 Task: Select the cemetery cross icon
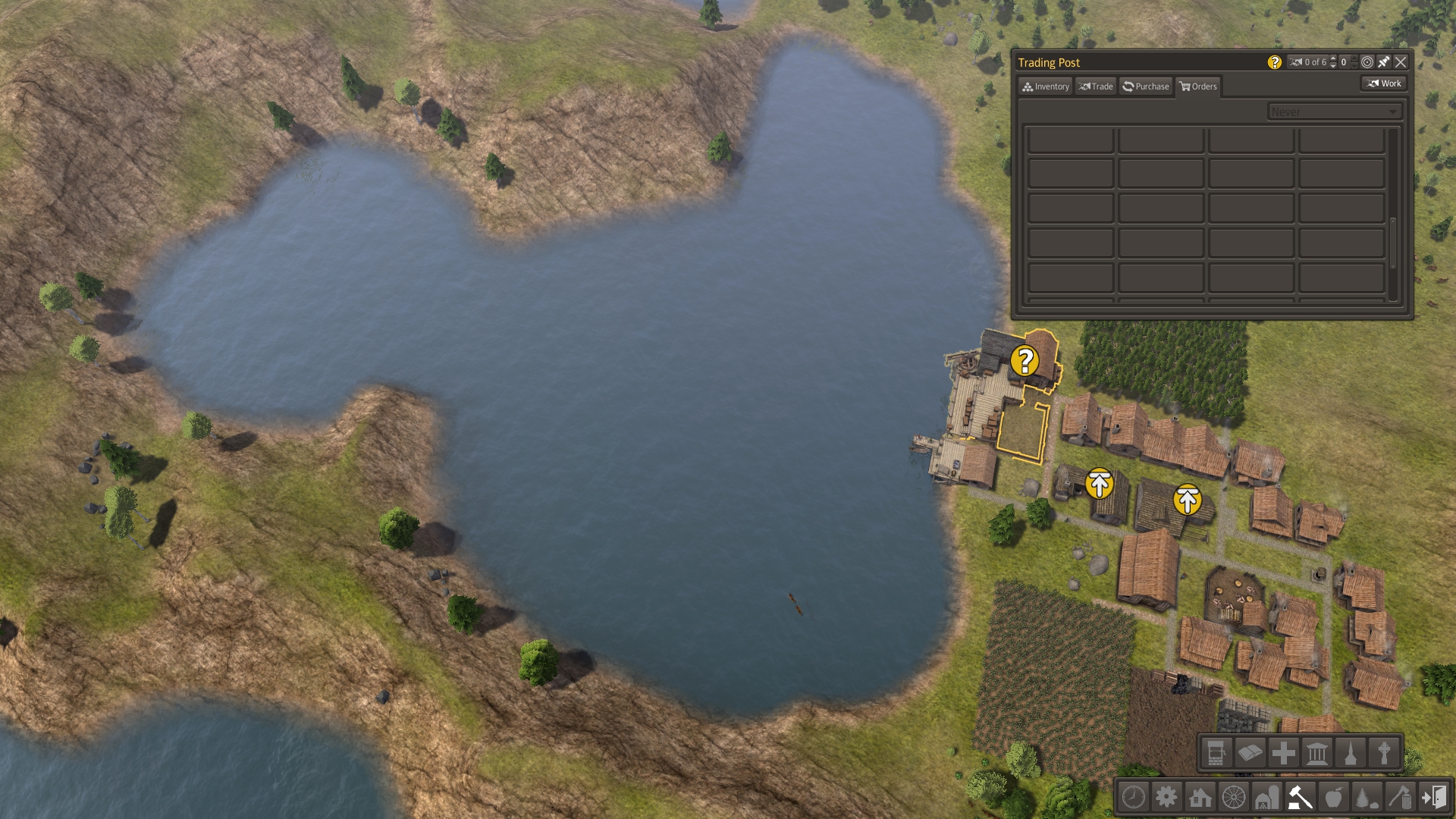click(1384, 753)
